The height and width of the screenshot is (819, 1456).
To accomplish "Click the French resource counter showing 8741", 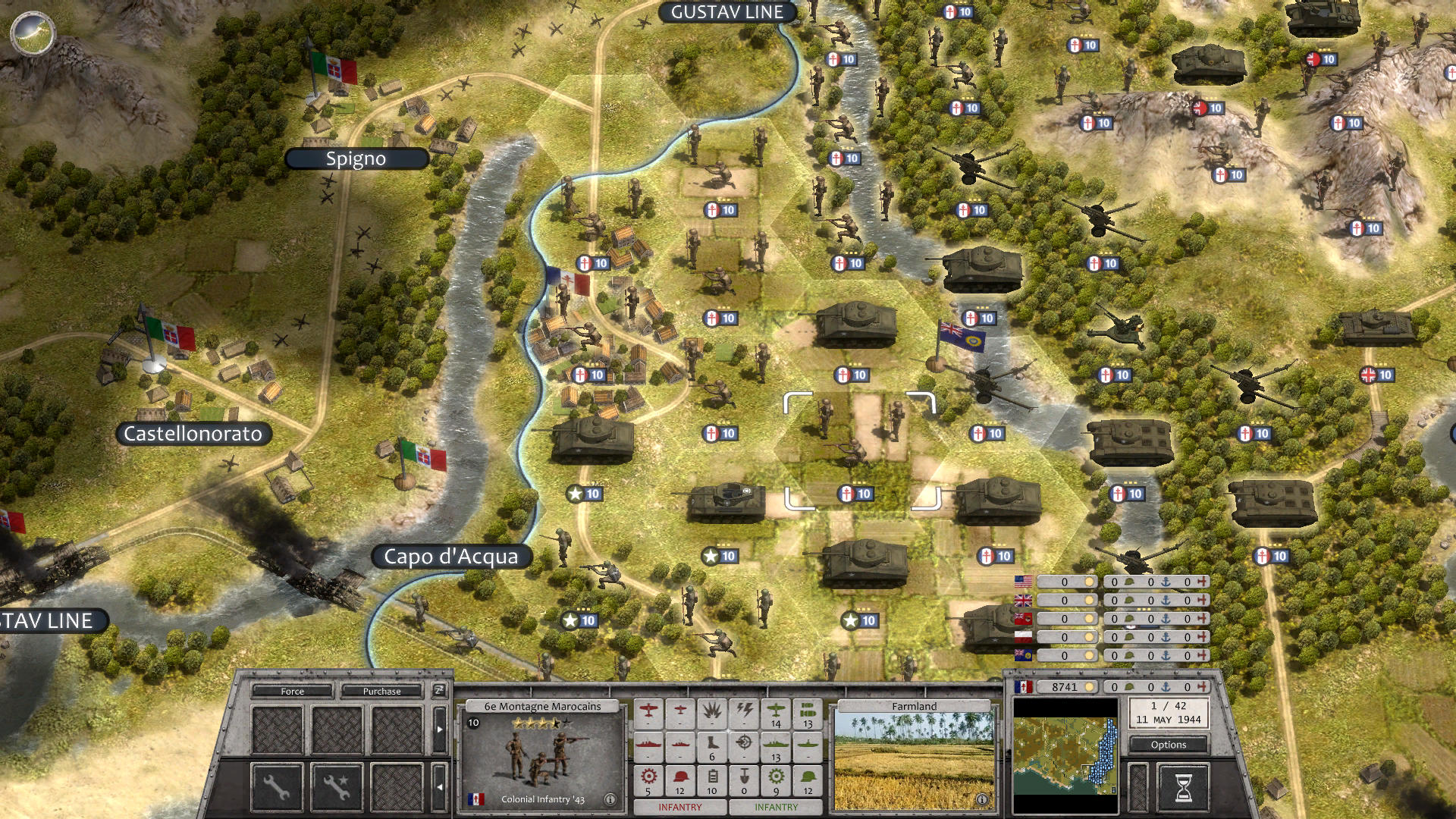I will 1067,687.
